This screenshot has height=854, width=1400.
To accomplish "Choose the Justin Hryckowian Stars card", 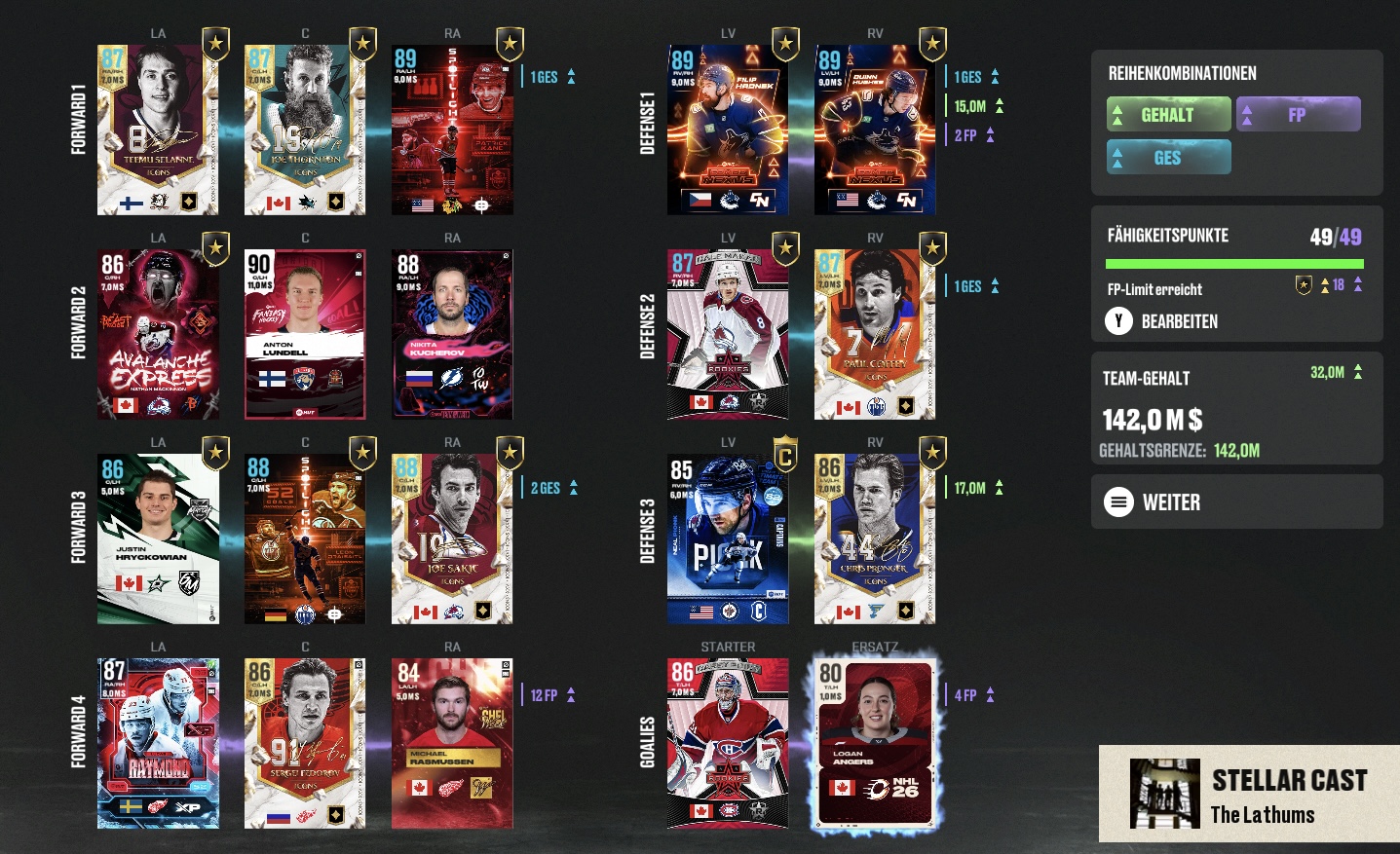I will click(x=158, y=538).
